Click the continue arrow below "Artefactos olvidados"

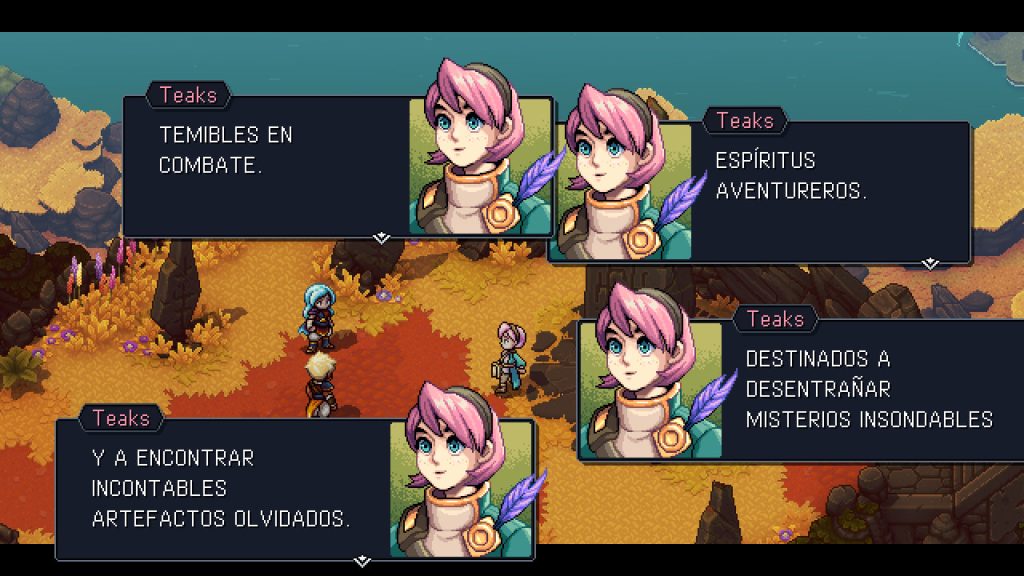tap(362, 561)
